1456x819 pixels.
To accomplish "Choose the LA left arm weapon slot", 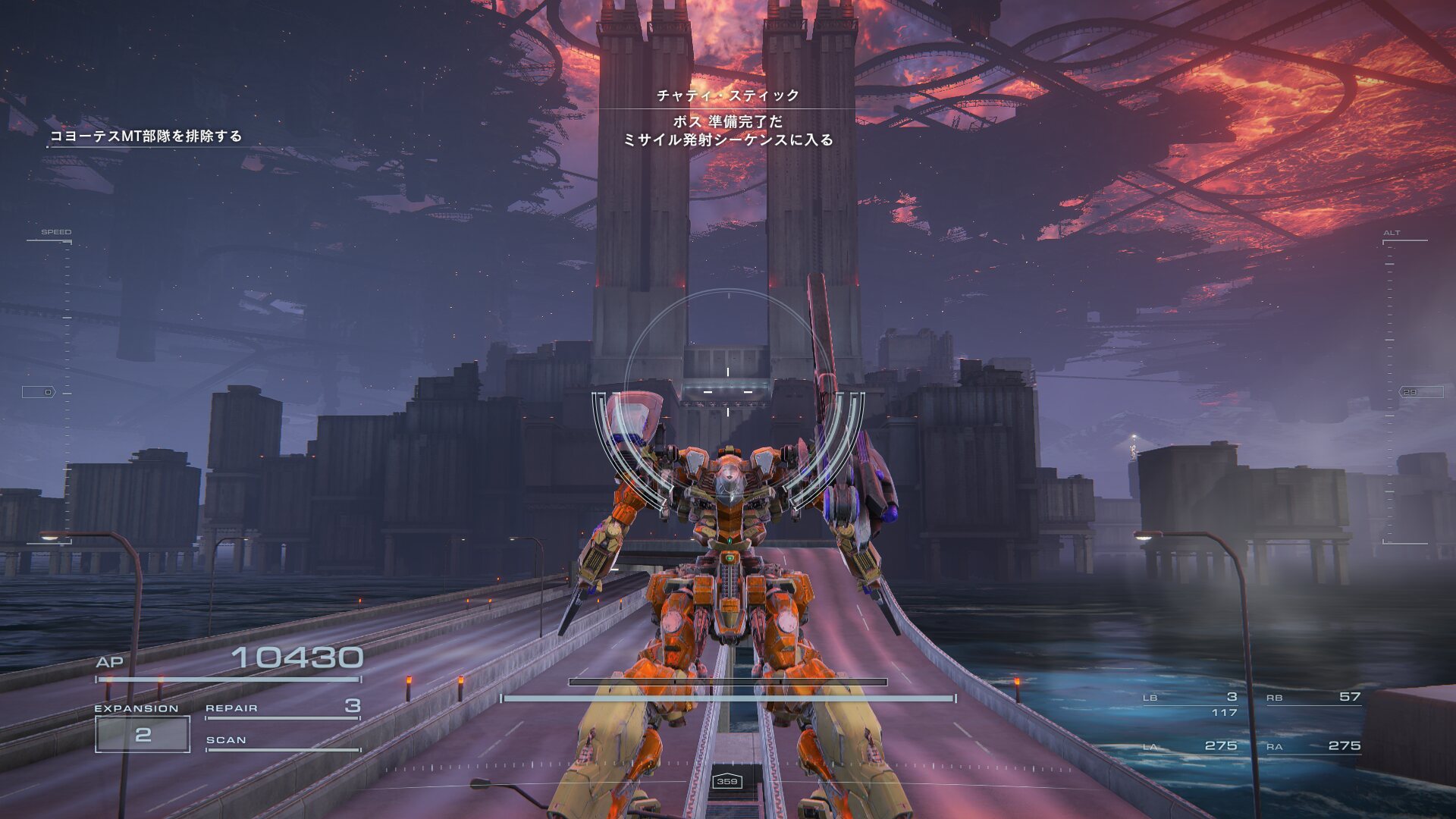I will (x=1190, y=746).
